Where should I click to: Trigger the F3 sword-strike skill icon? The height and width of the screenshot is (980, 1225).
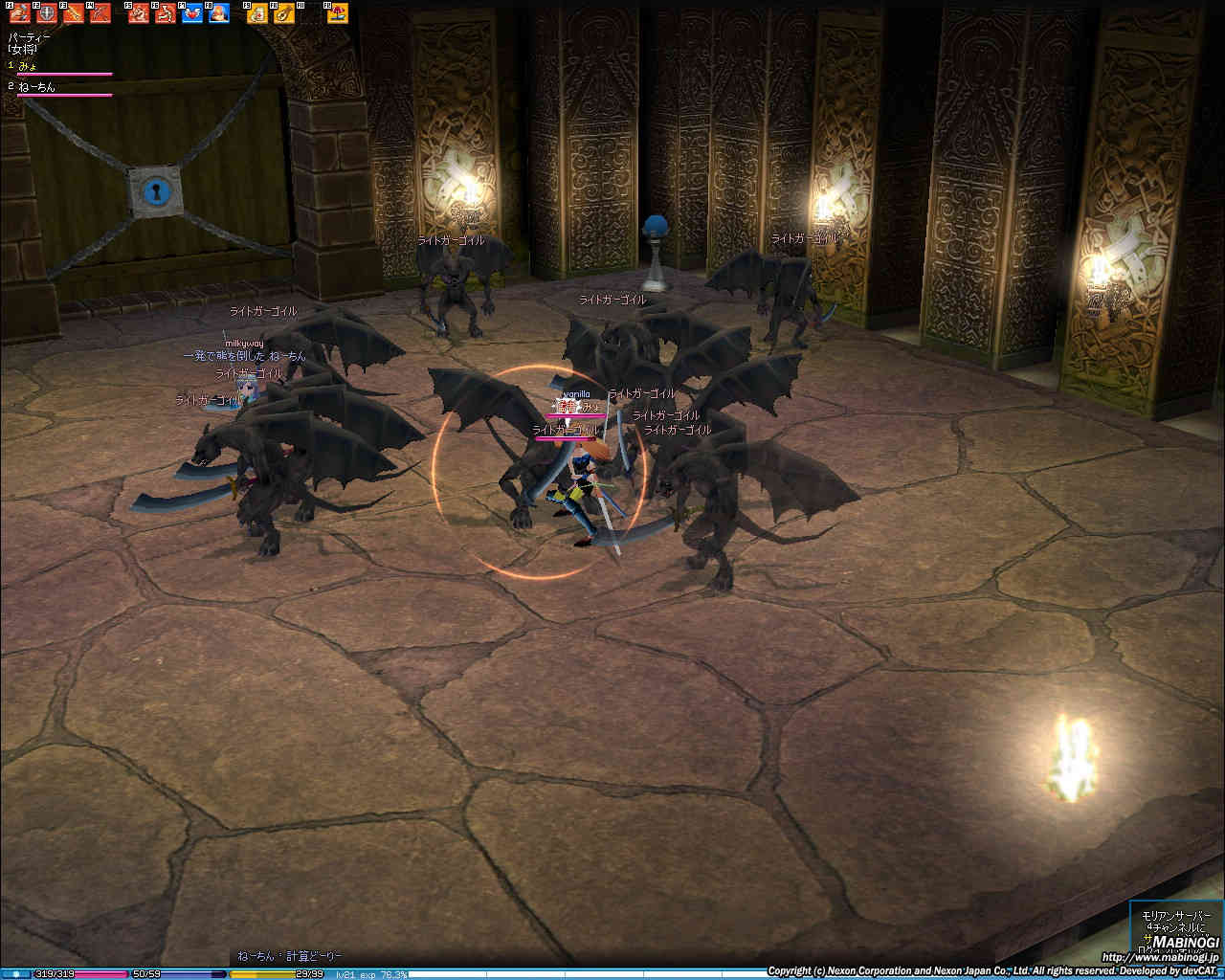73,13
